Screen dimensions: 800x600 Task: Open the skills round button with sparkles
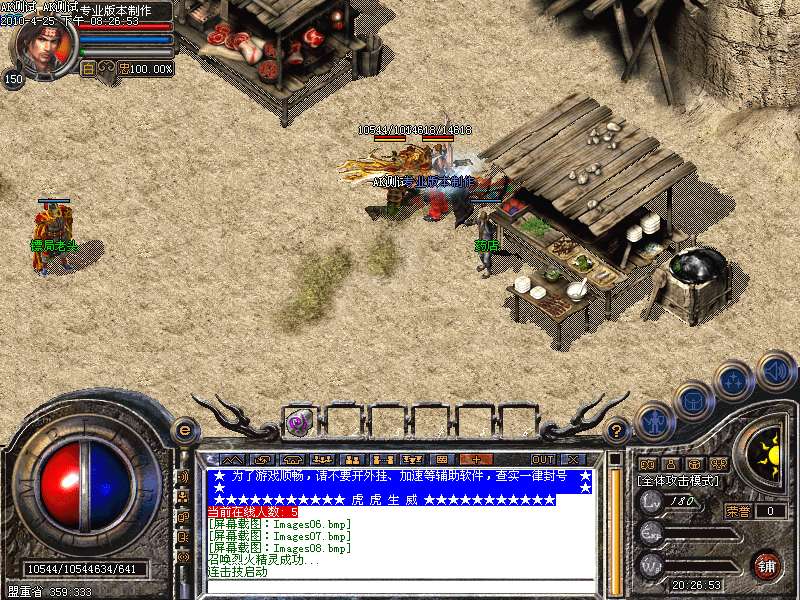[735, 380]
